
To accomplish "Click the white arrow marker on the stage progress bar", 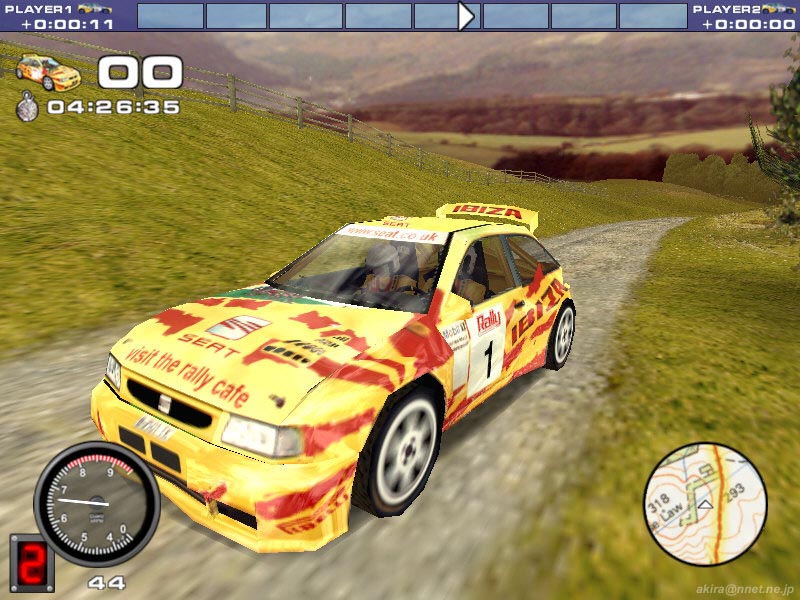I will (x=466, y=16).
